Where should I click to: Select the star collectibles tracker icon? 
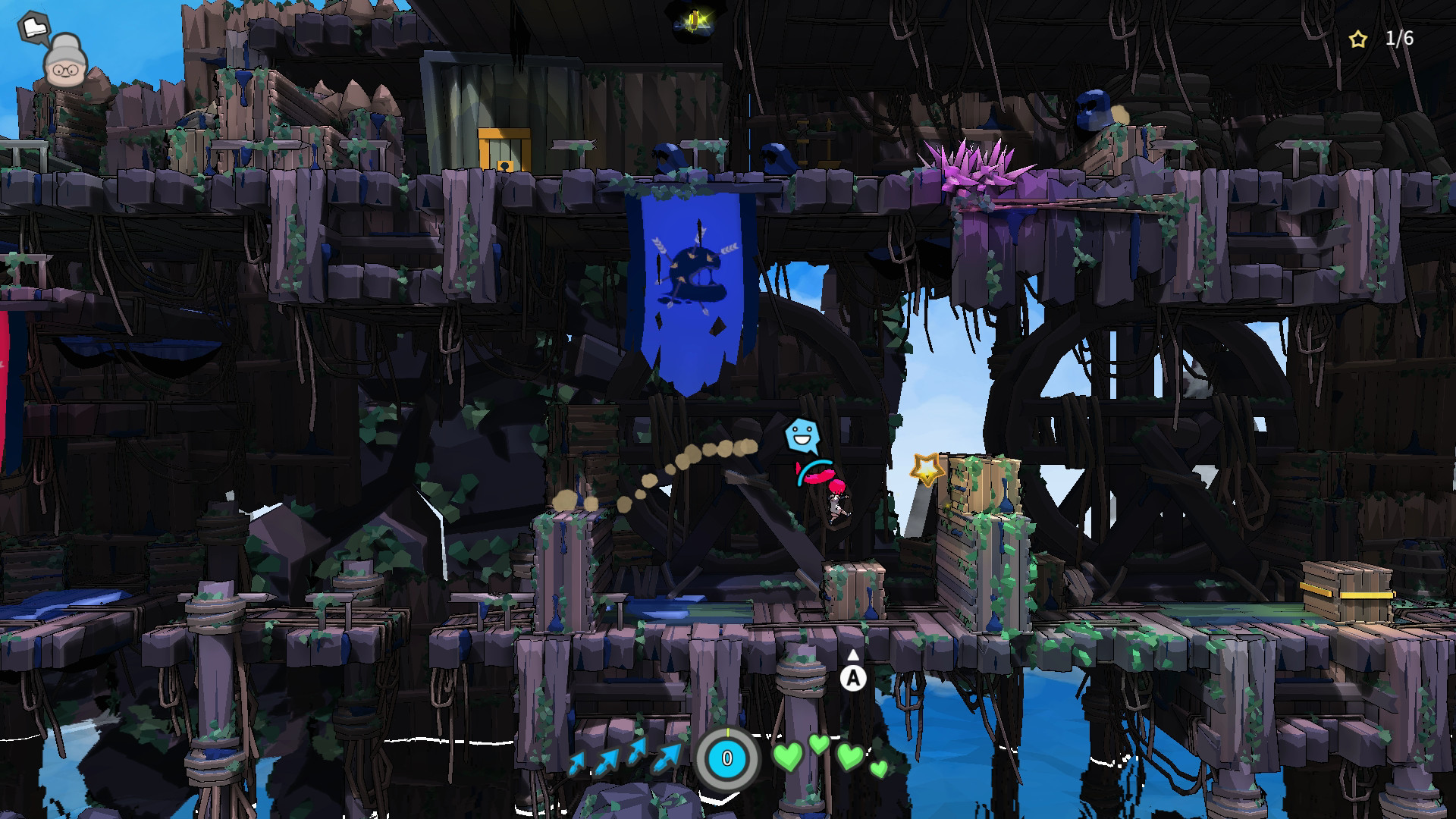[1357, 39]
